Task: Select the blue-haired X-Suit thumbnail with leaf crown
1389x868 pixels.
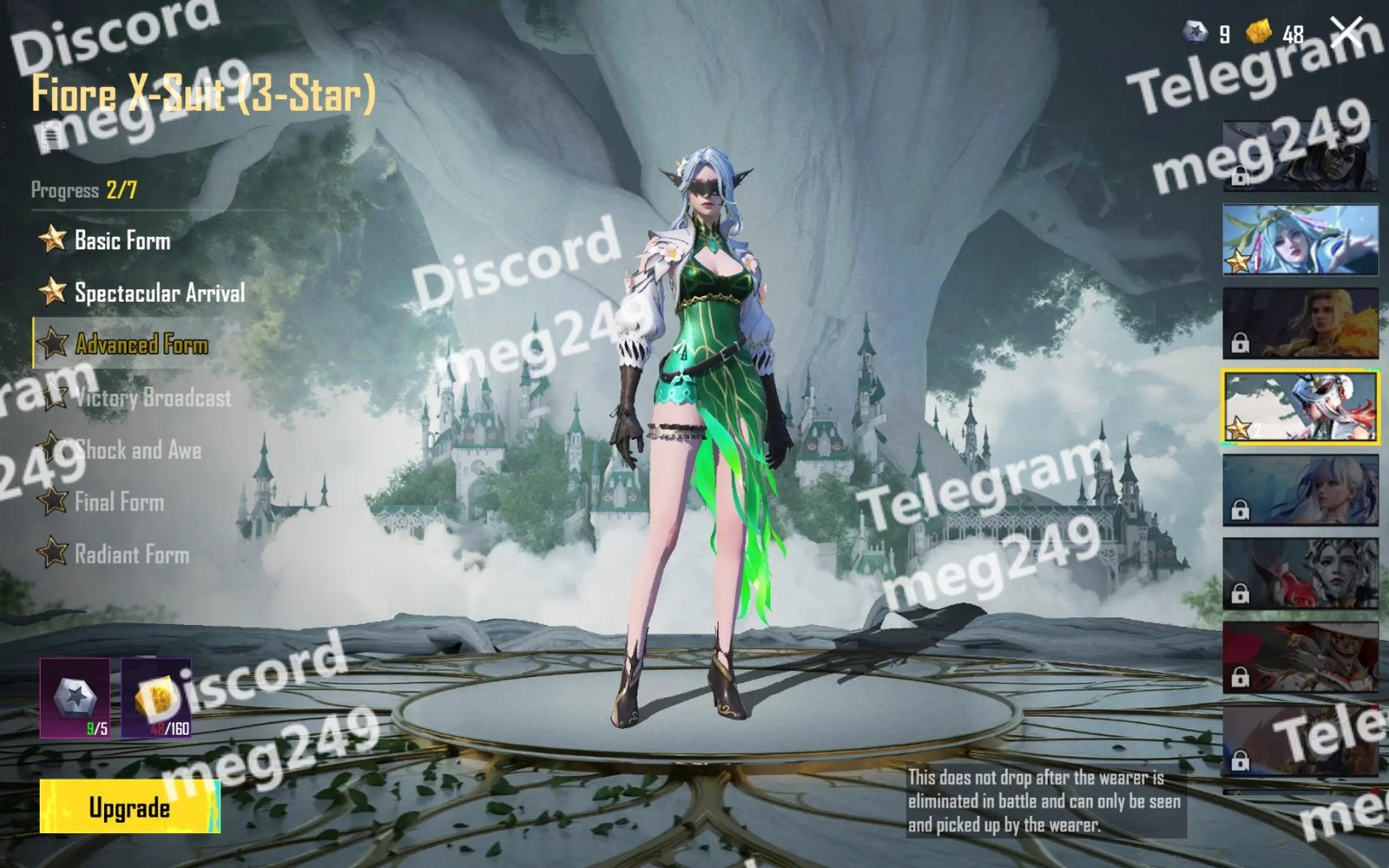Action: 1300,240
